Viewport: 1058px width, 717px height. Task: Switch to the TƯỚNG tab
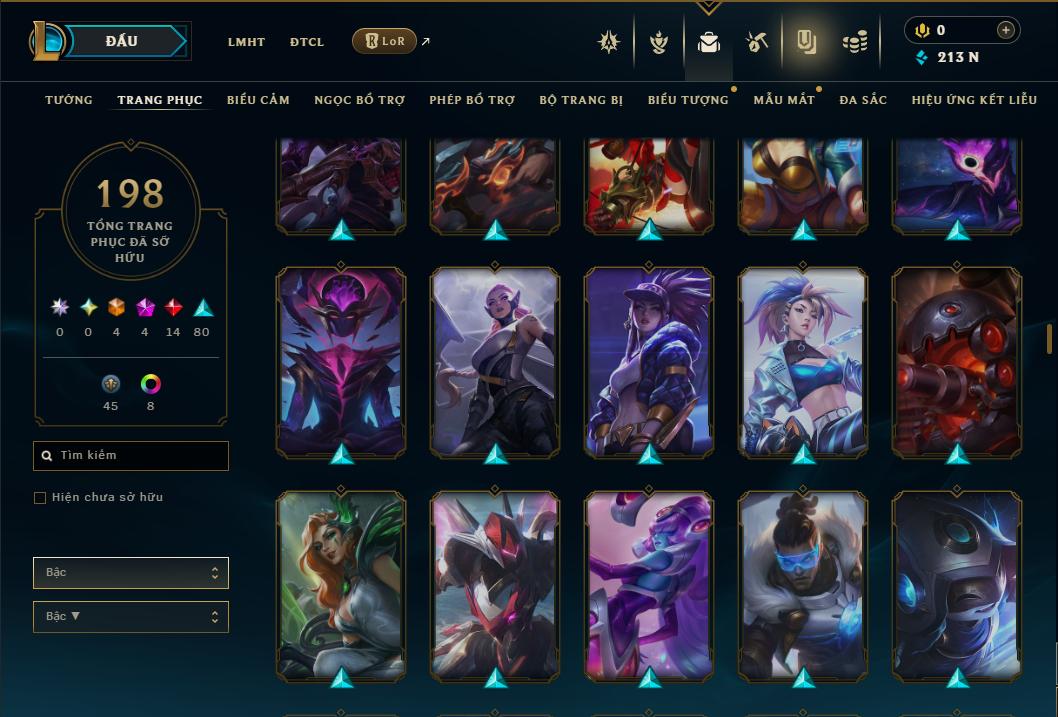pyautogui.click(x=69, y=100)
